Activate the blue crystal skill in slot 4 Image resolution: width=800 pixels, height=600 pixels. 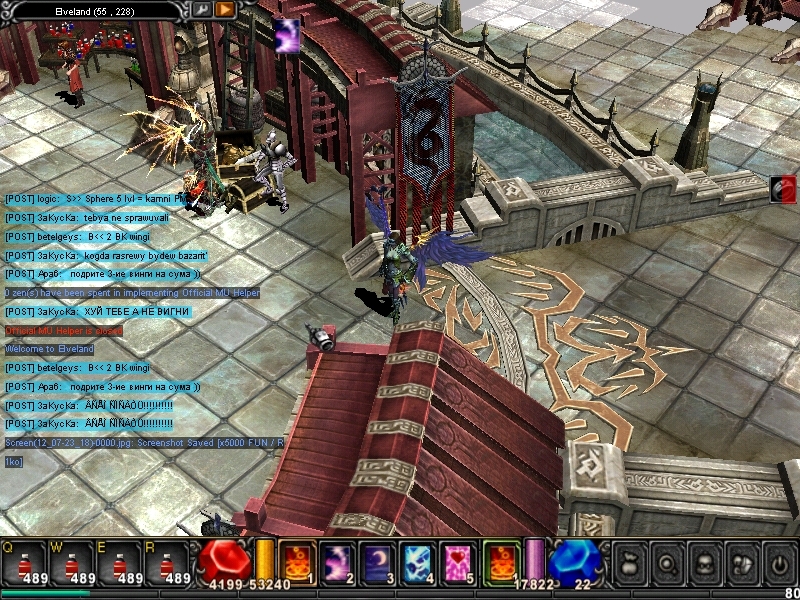tap(417, 560)
